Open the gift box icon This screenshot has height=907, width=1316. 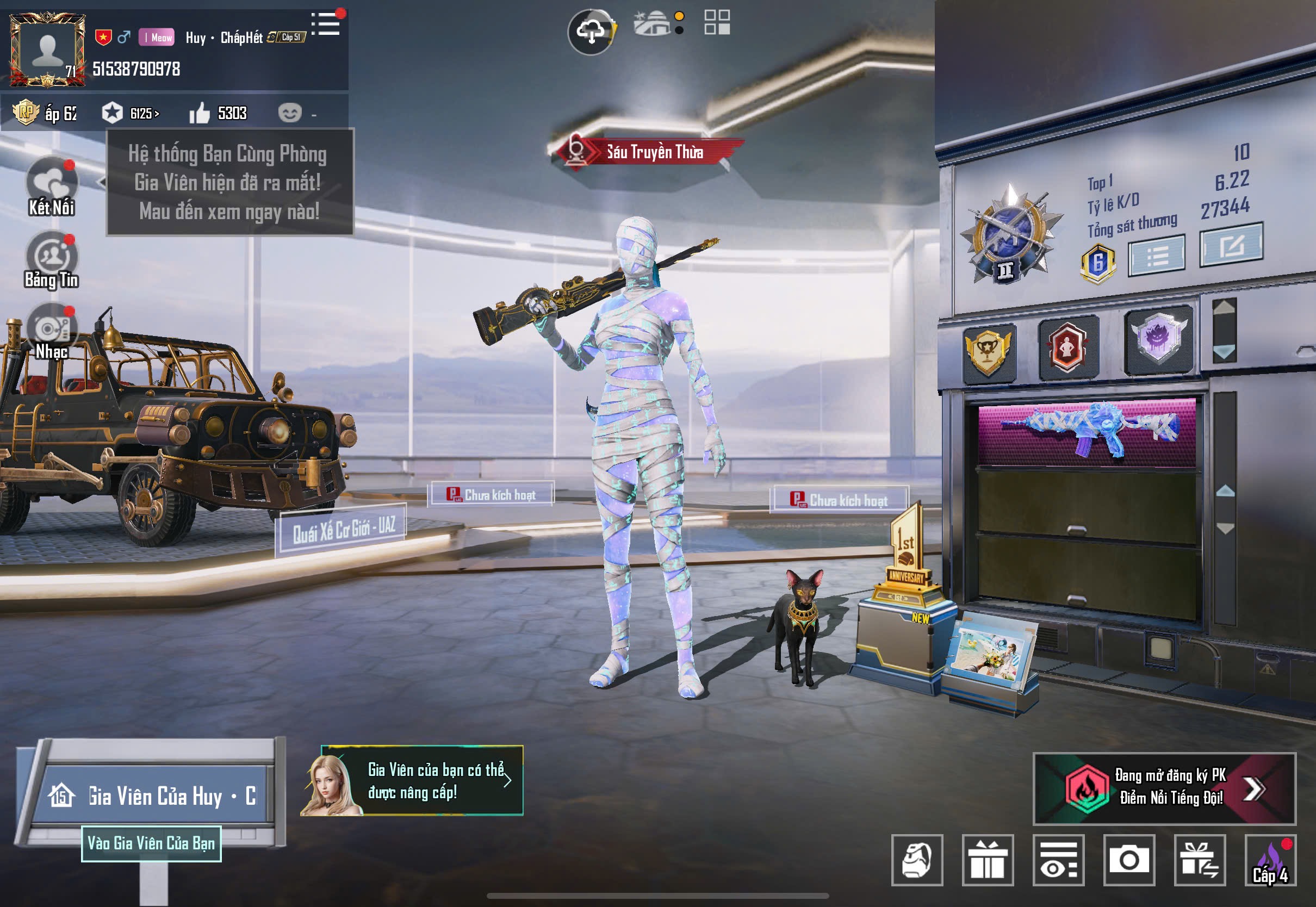click(988, 860)
